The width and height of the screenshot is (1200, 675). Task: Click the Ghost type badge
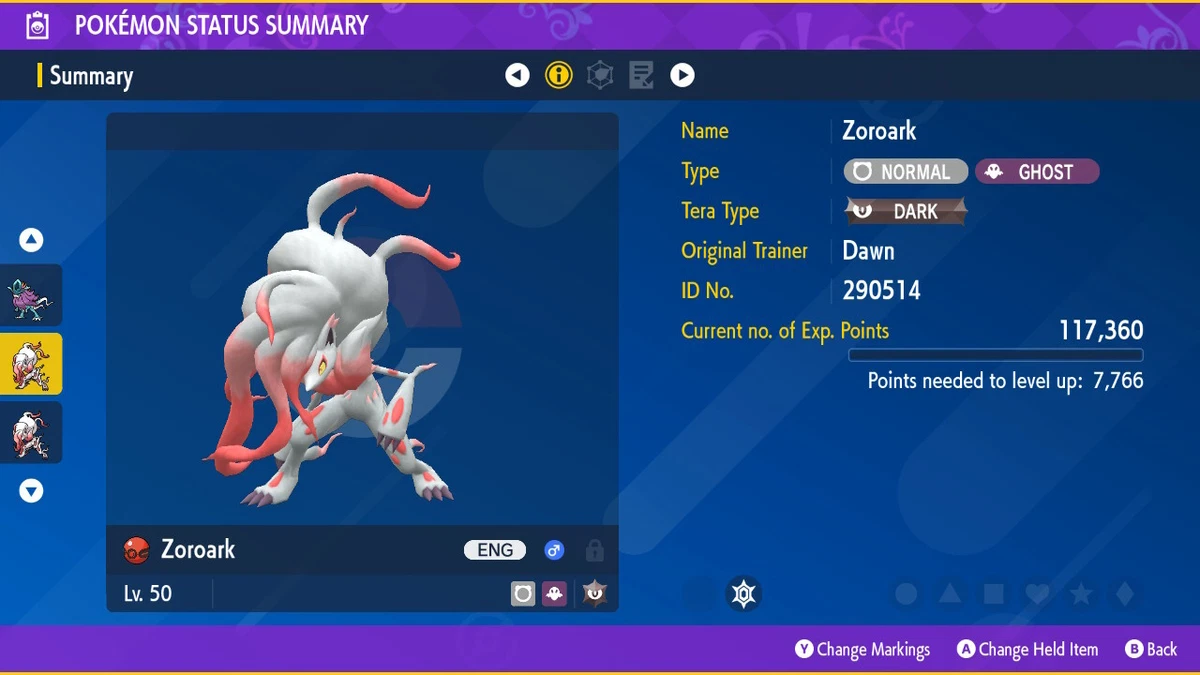(x=1036, y=172)
